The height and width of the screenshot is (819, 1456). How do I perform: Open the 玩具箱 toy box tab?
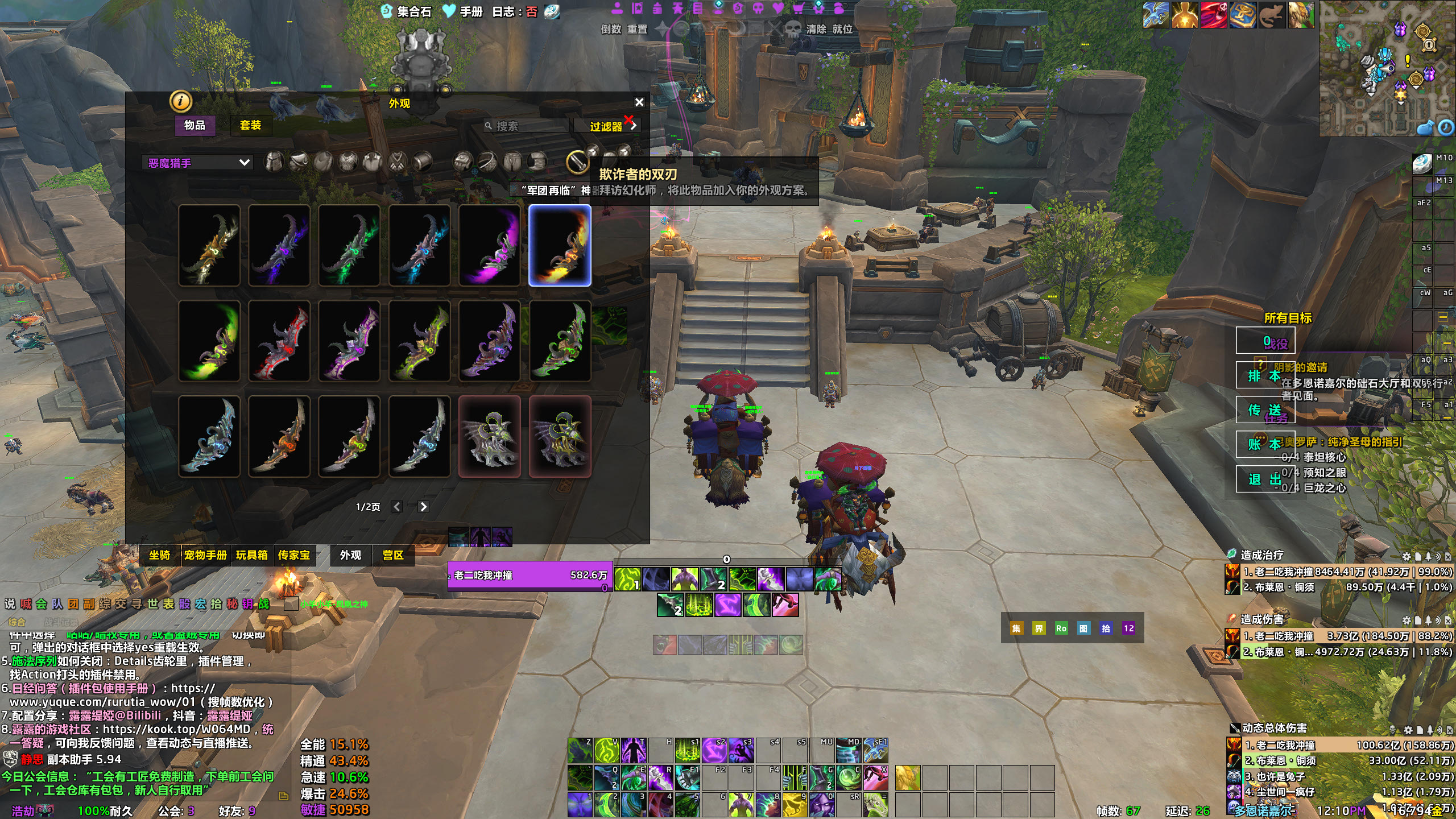pyautogui.click(x=252, y=555)
